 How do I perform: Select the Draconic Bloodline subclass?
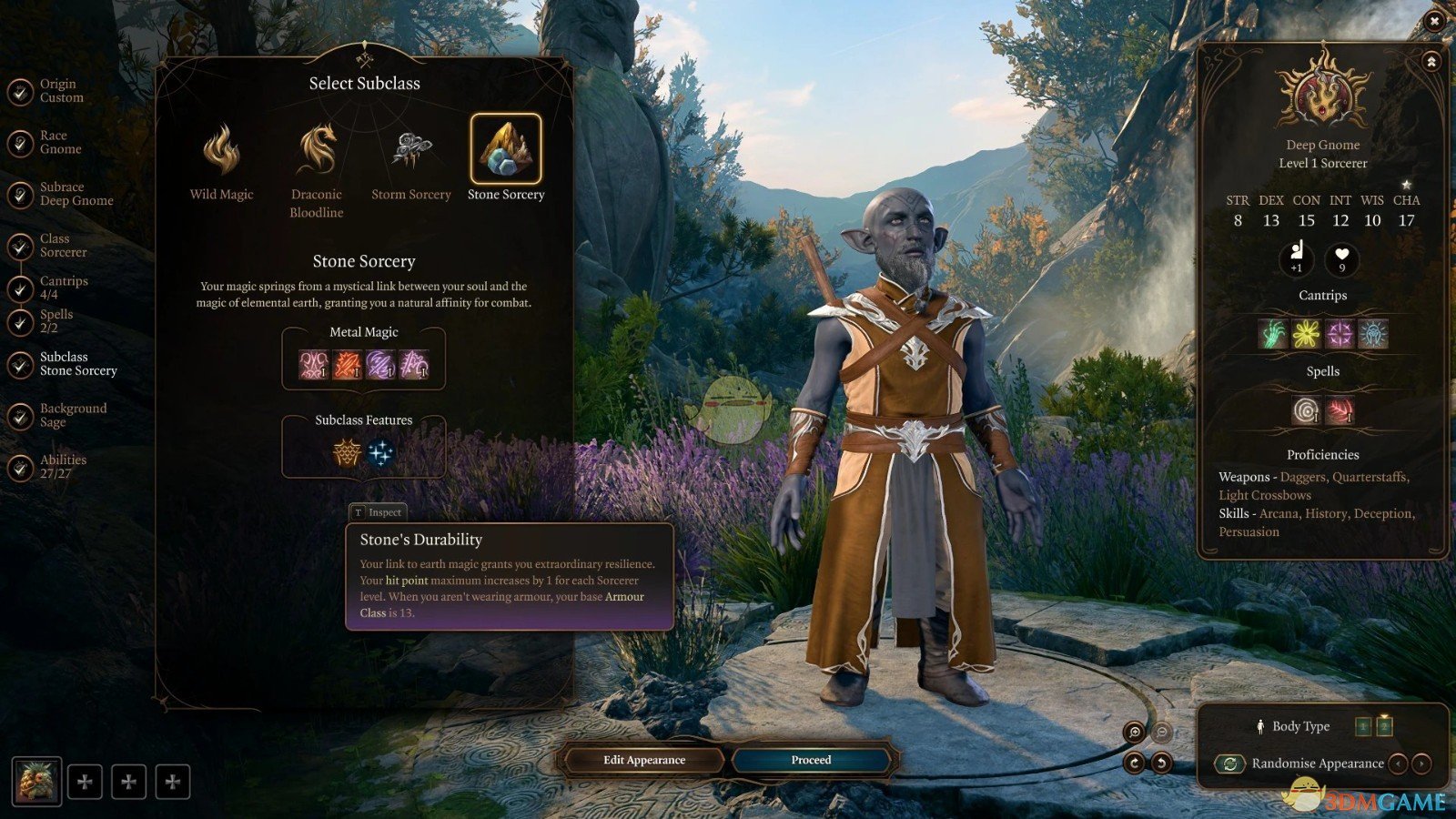click(317, 149)
